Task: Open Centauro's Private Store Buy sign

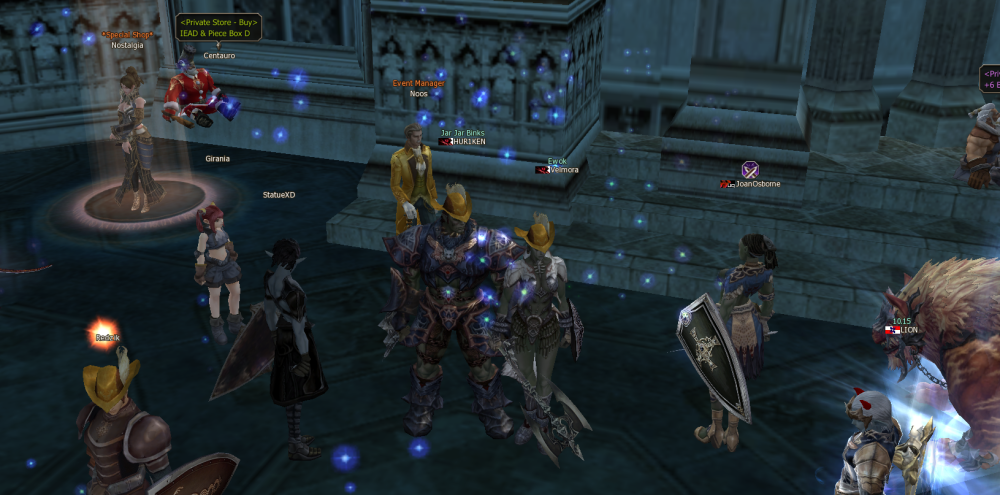Action: click(x=219, y=27)
